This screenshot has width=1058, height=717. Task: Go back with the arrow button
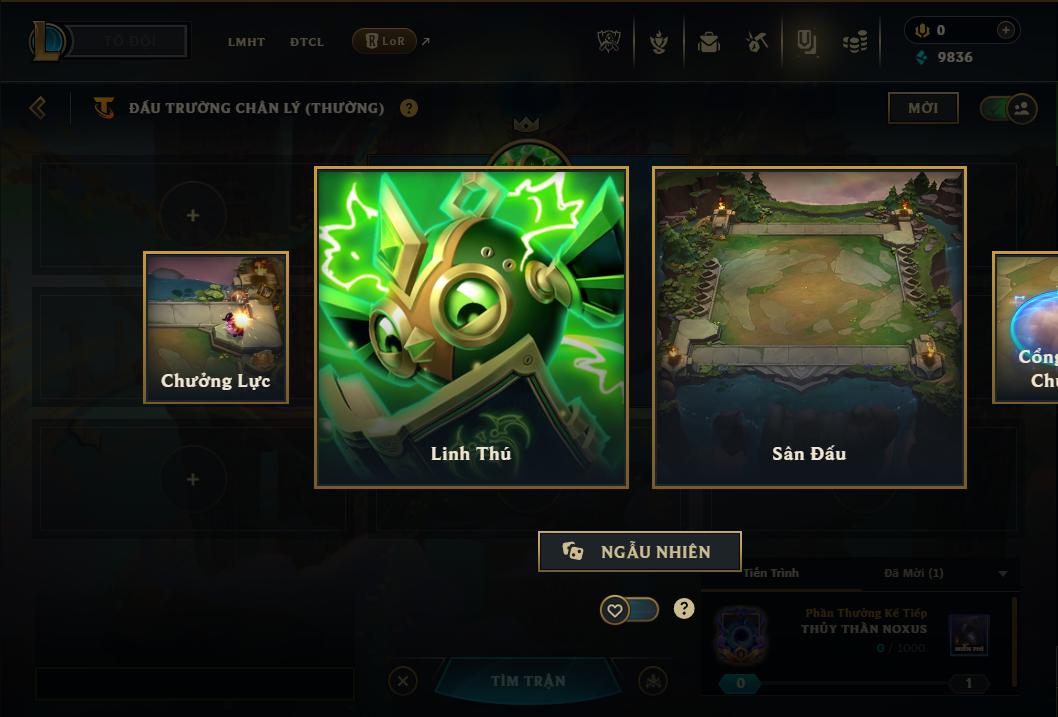coord(38,107)
